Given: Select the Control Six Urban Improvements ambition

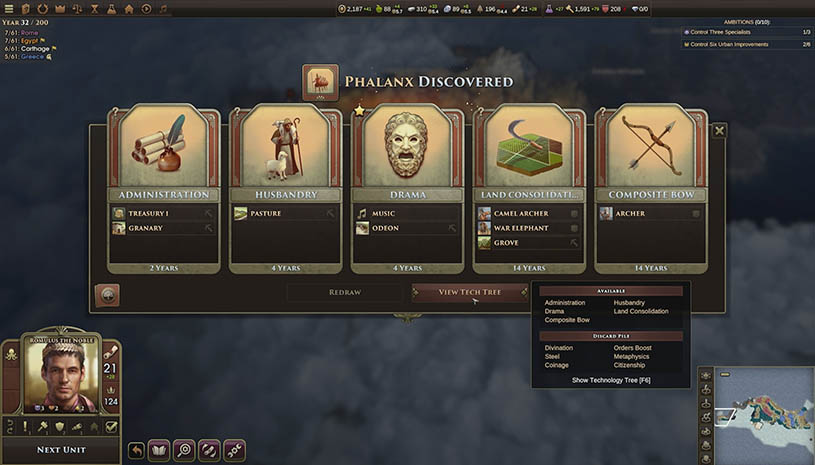Looking at the screenshot, I should (747, 44).
